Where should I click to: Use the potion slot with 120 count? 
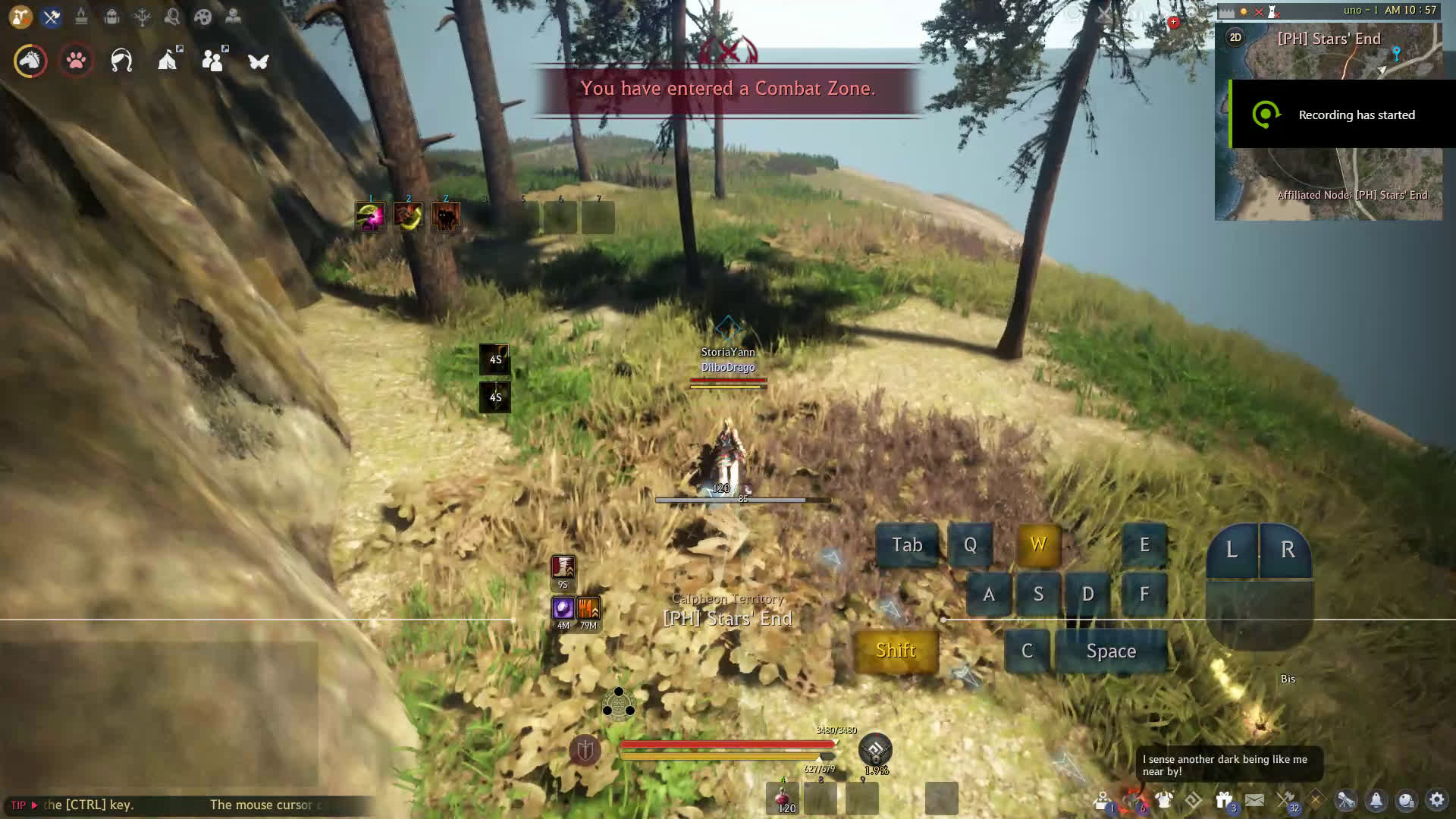click(x=781, y=798)
